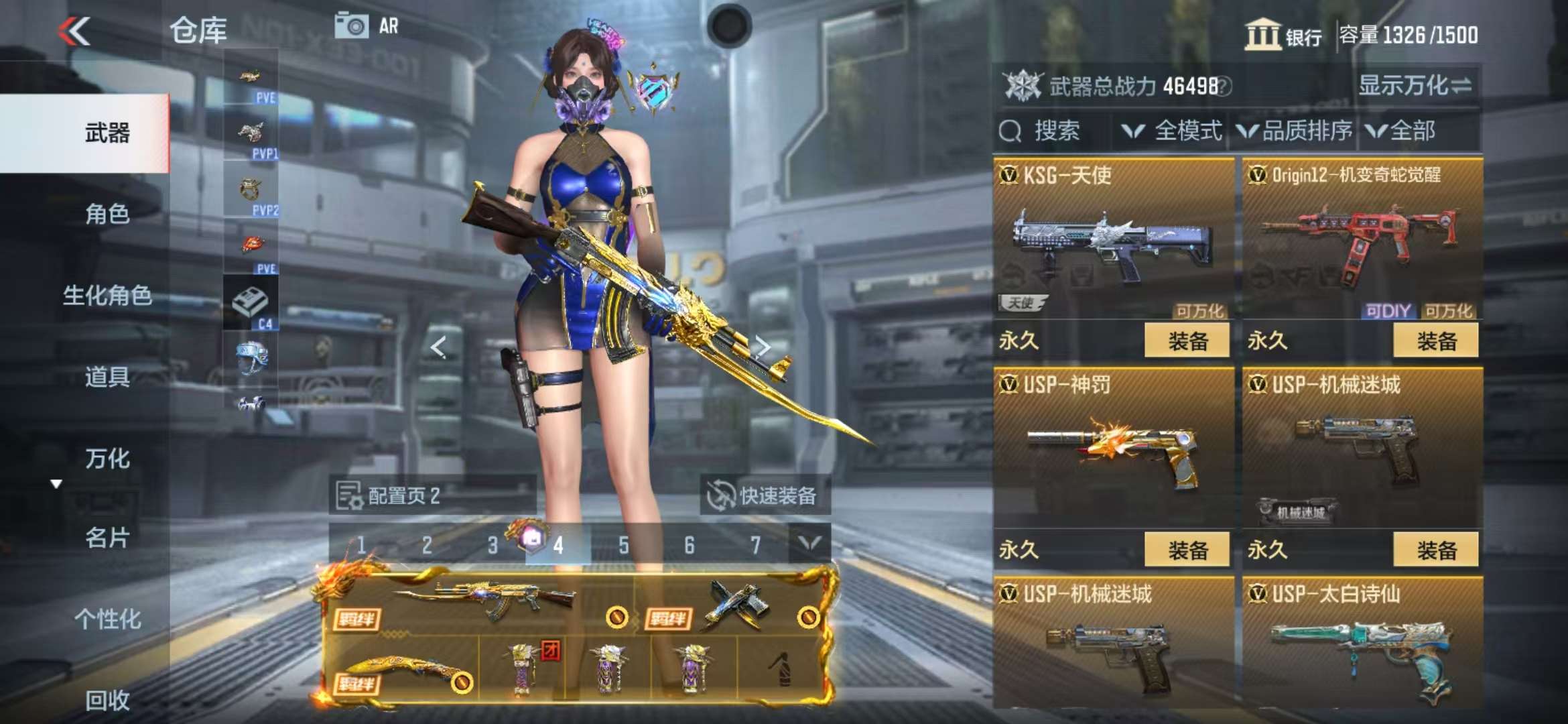This screenshot has width=1568, height=724.
Task: Equip the USP-神罚 pistol
Action: coord(1187,550)
